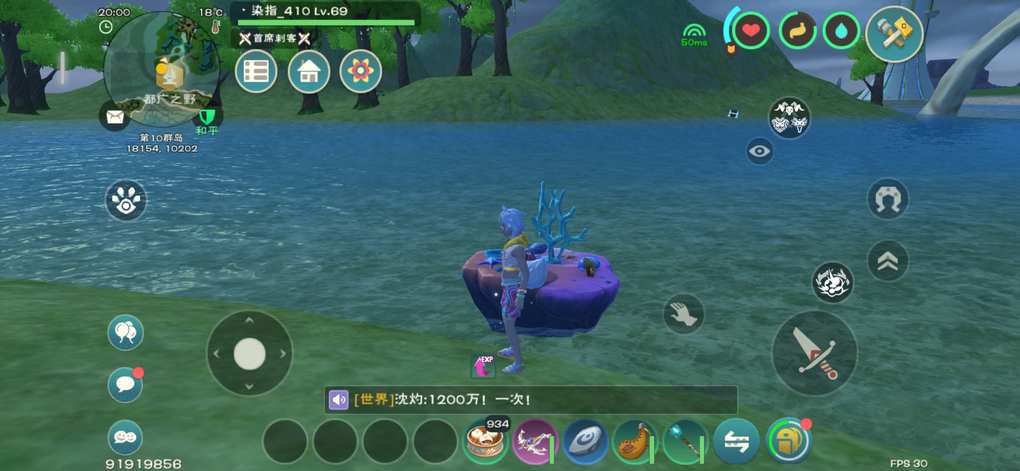Toggle the green shield peace mode
Screen dimensions: 1020x471
(x=207, y=118)
